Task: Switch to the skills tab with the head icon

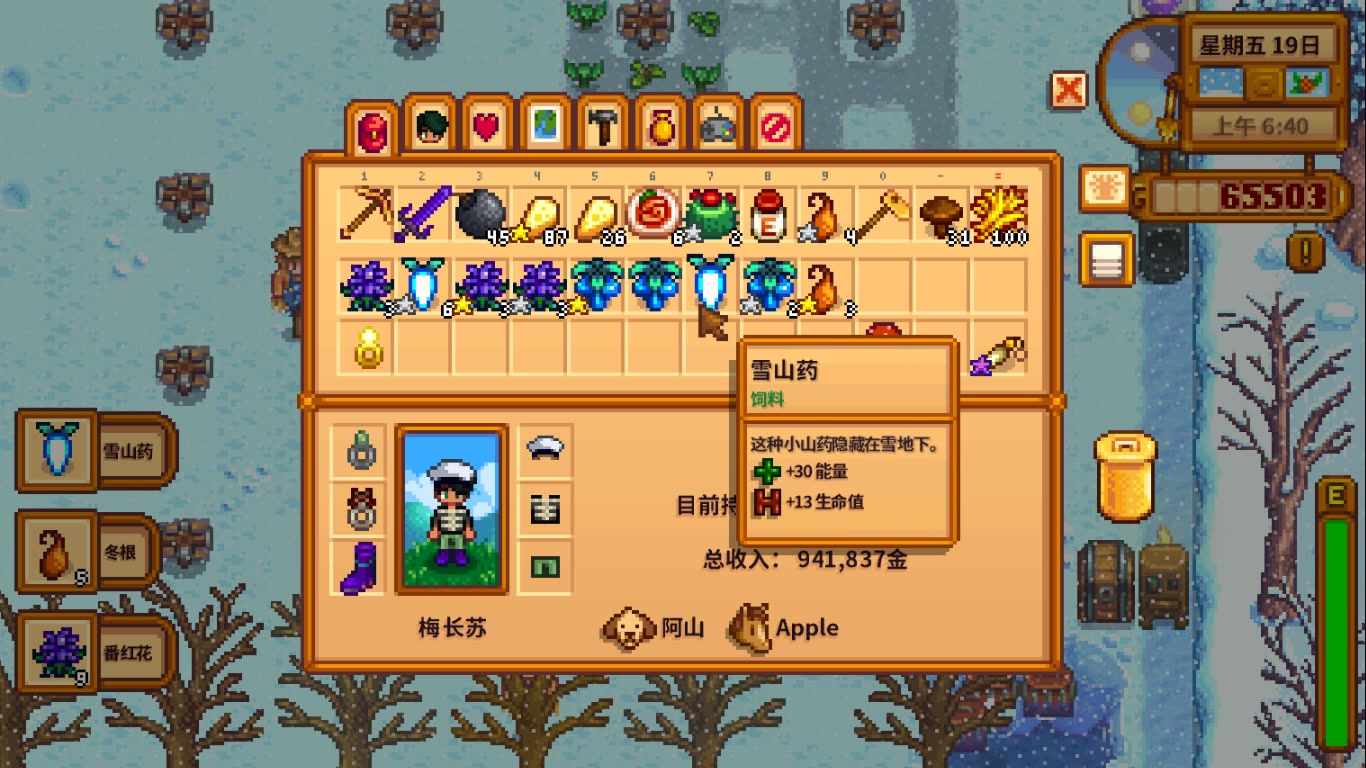Action: click(429, 125)
